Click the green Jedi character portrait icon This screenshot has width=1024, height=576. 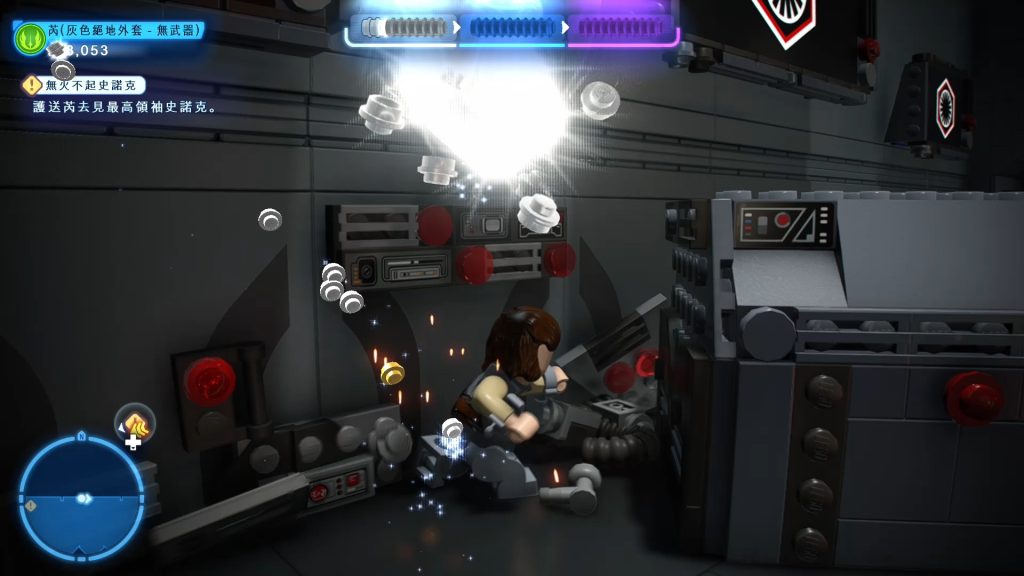tap(27, 38)
